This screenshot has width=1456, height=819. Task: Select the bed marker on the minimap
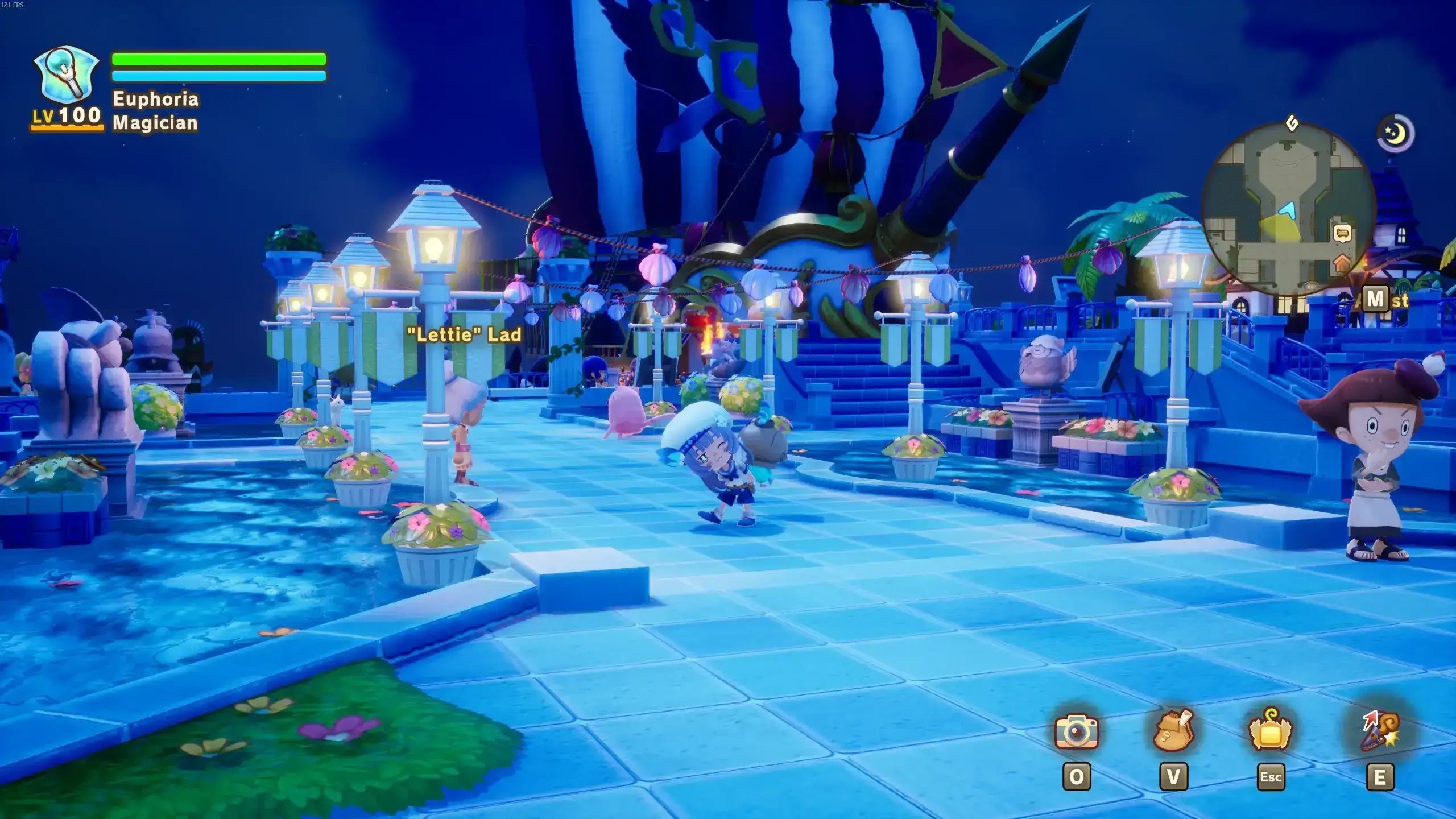tap(1342, 233)
